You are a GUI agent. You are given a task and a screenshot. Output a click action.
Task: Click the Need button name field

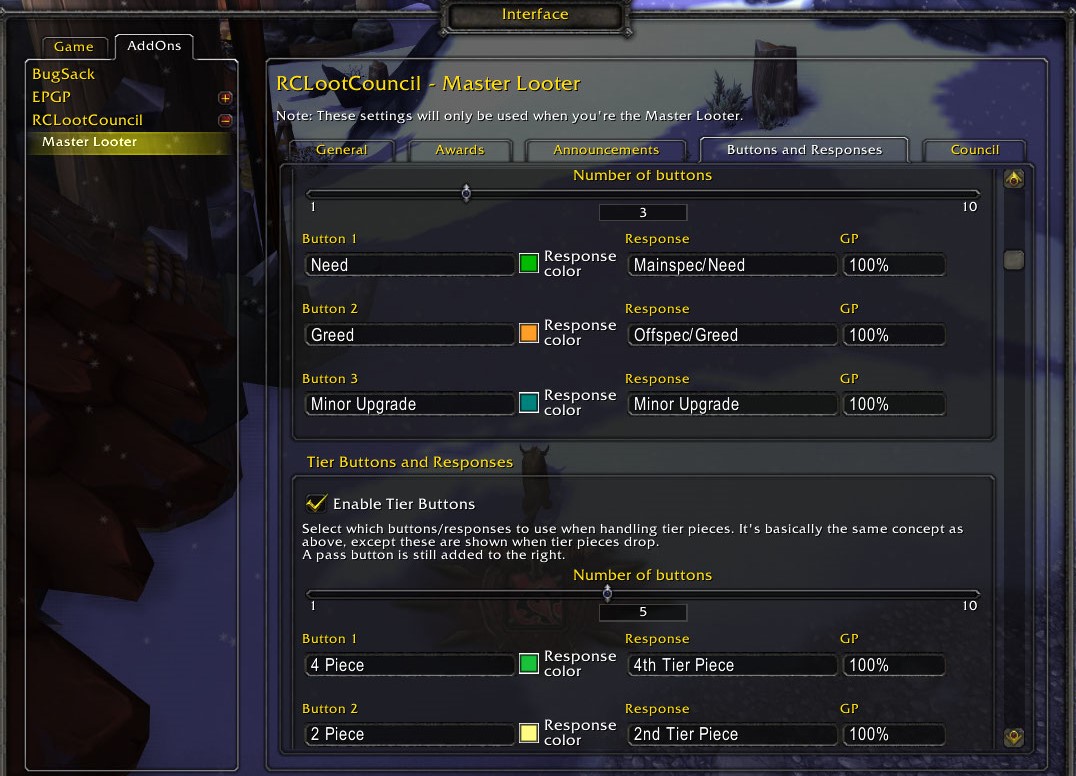tap(409, 265)
